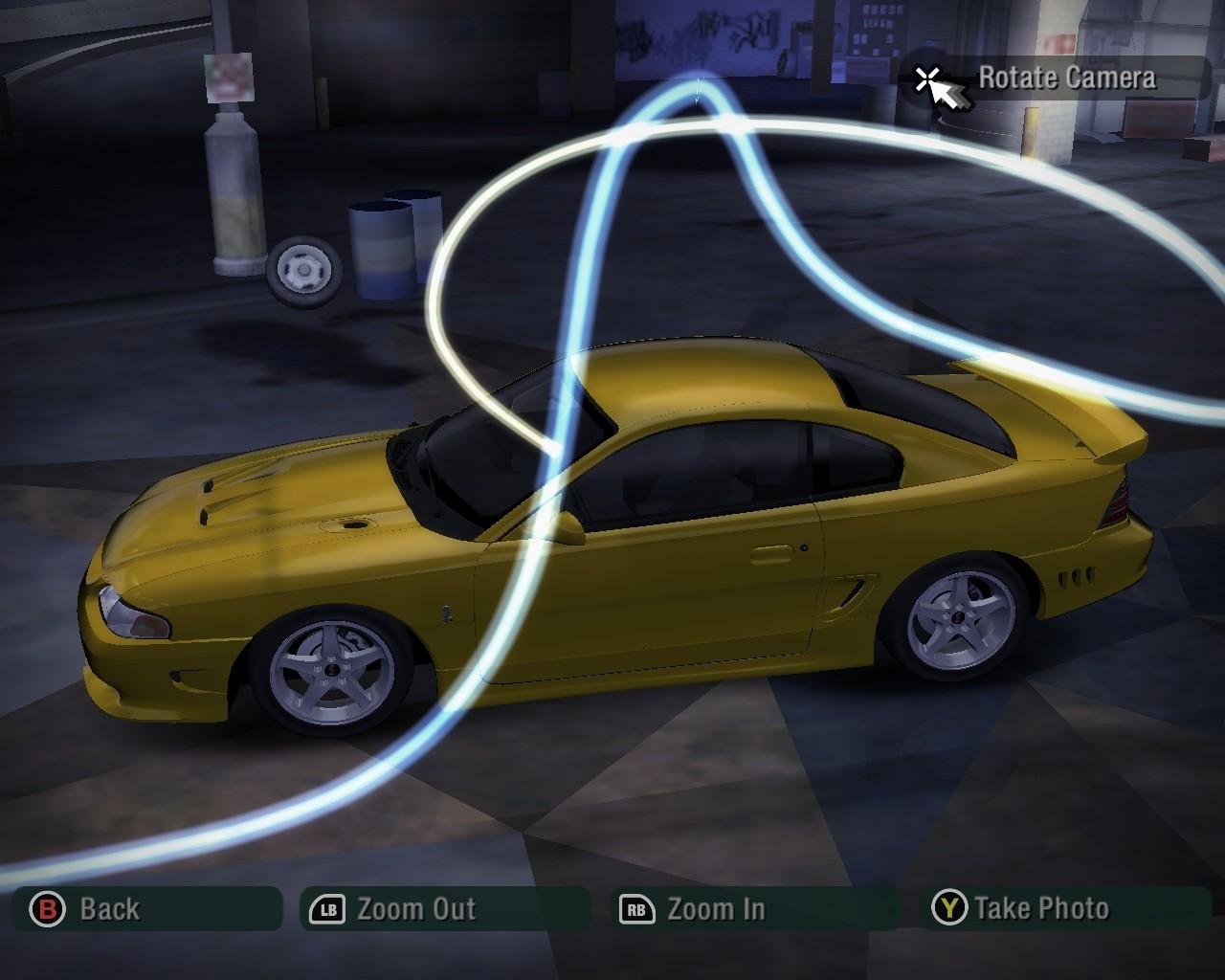1225x980 pixels.
Task: Take a photo of the car
Action: tap(1069, 908)
